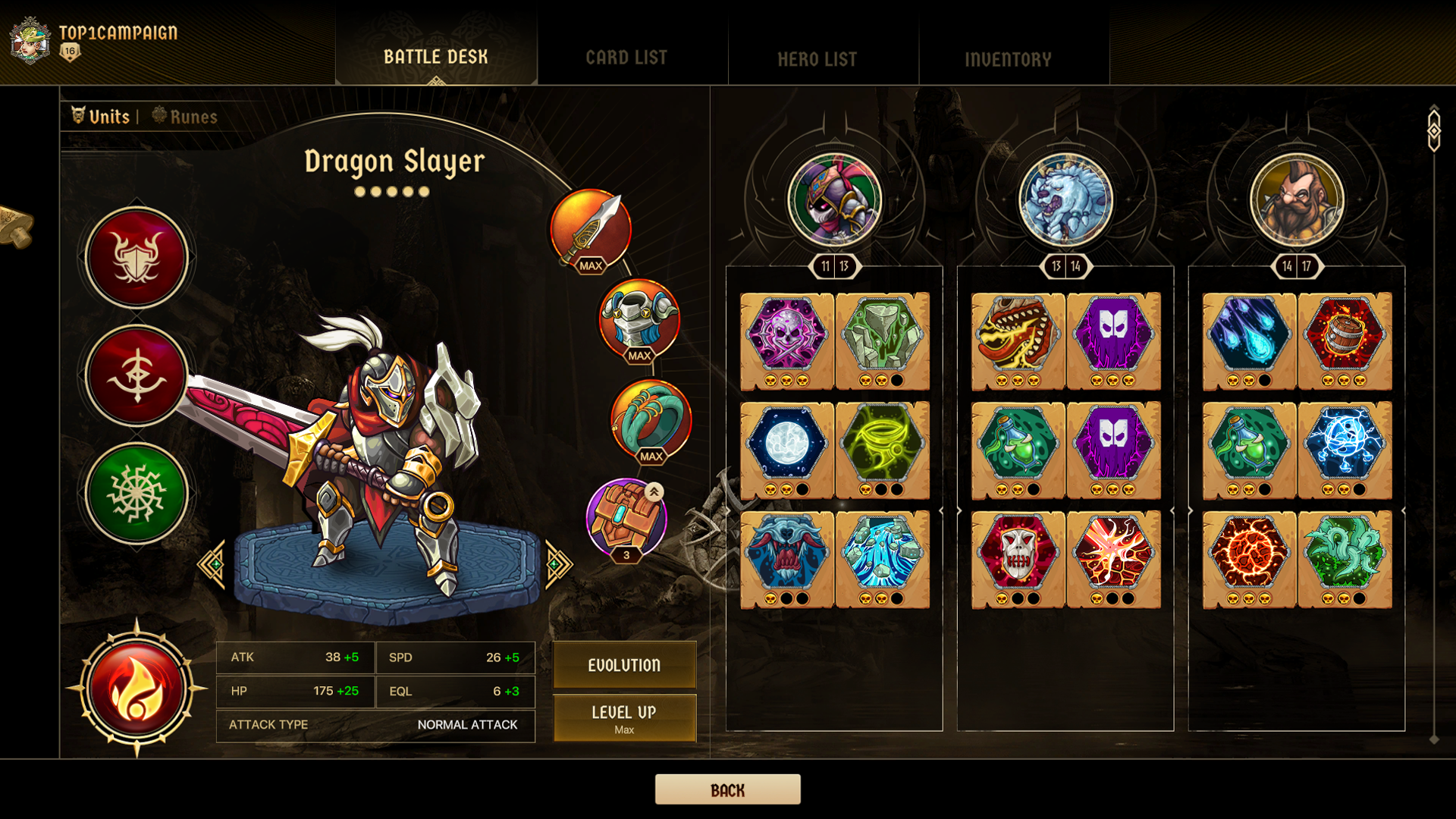This screenshot has height=819, width=1456.
Task: Click the green dark-sun ability icon
Action: 136,493
